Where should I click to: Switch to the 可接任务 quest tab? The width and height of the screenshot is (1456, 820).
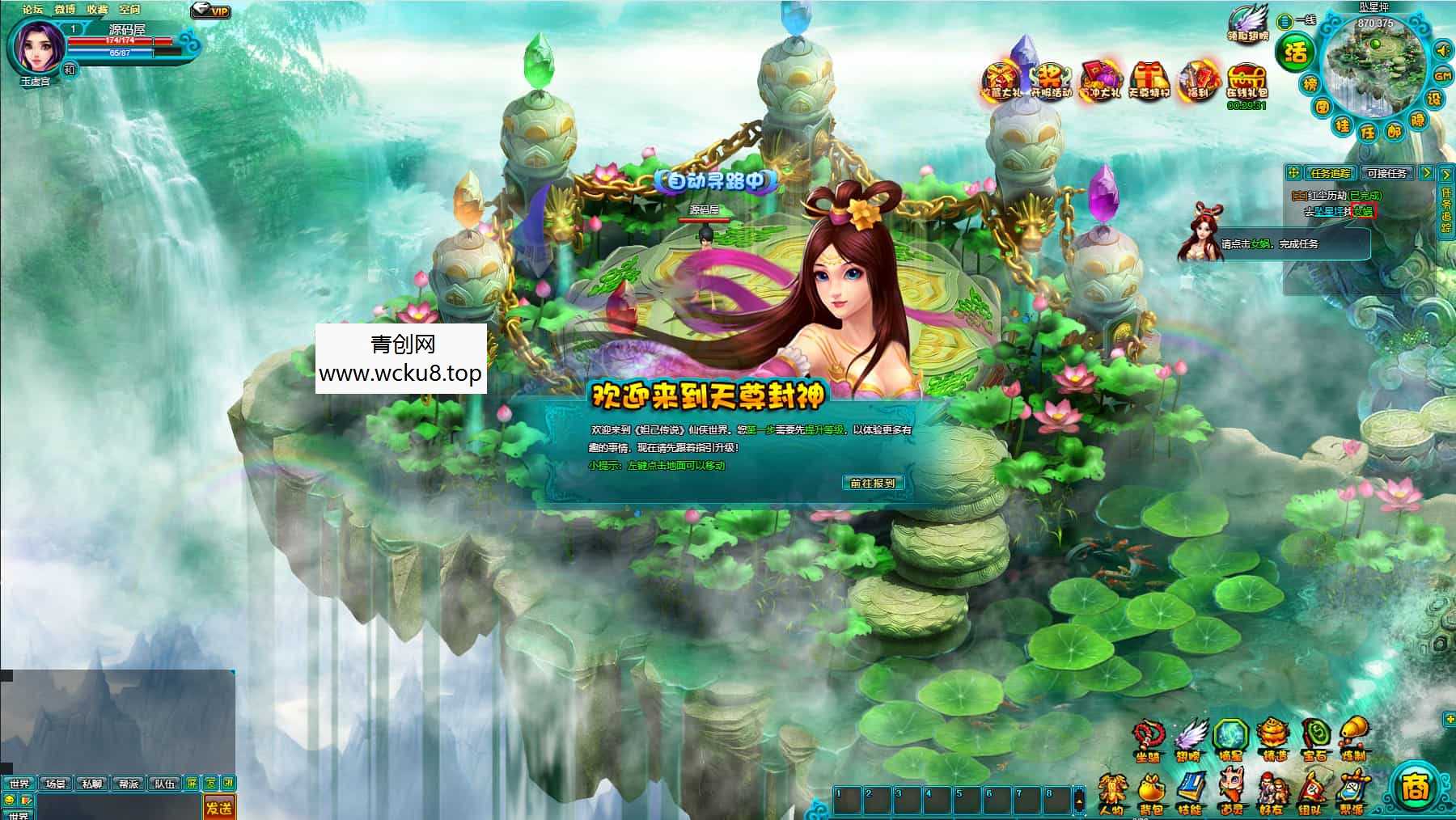pyautogui.click(x=1388, y=173)
